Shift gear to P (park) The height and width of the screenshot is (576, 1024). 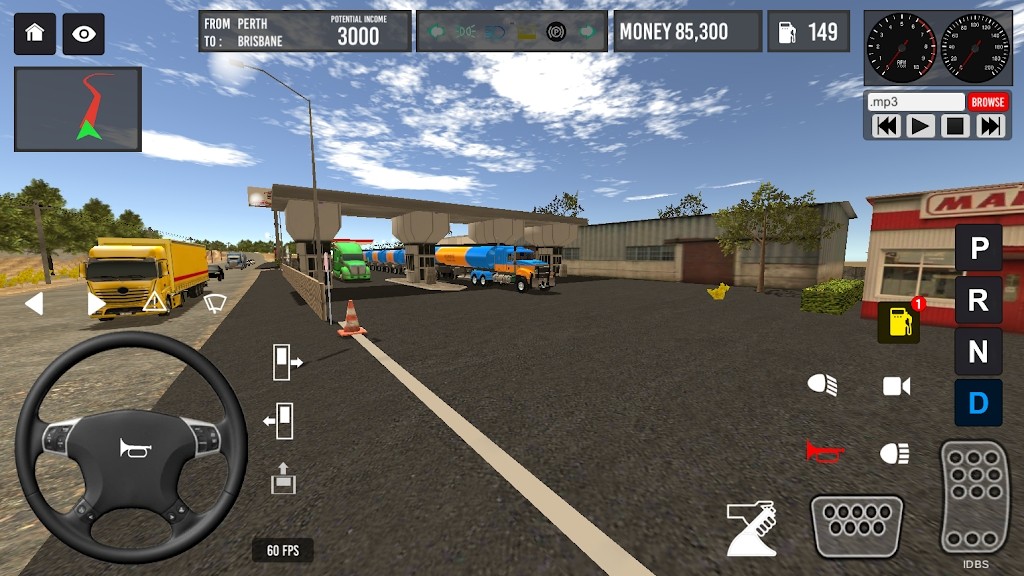tap(978, 247)
